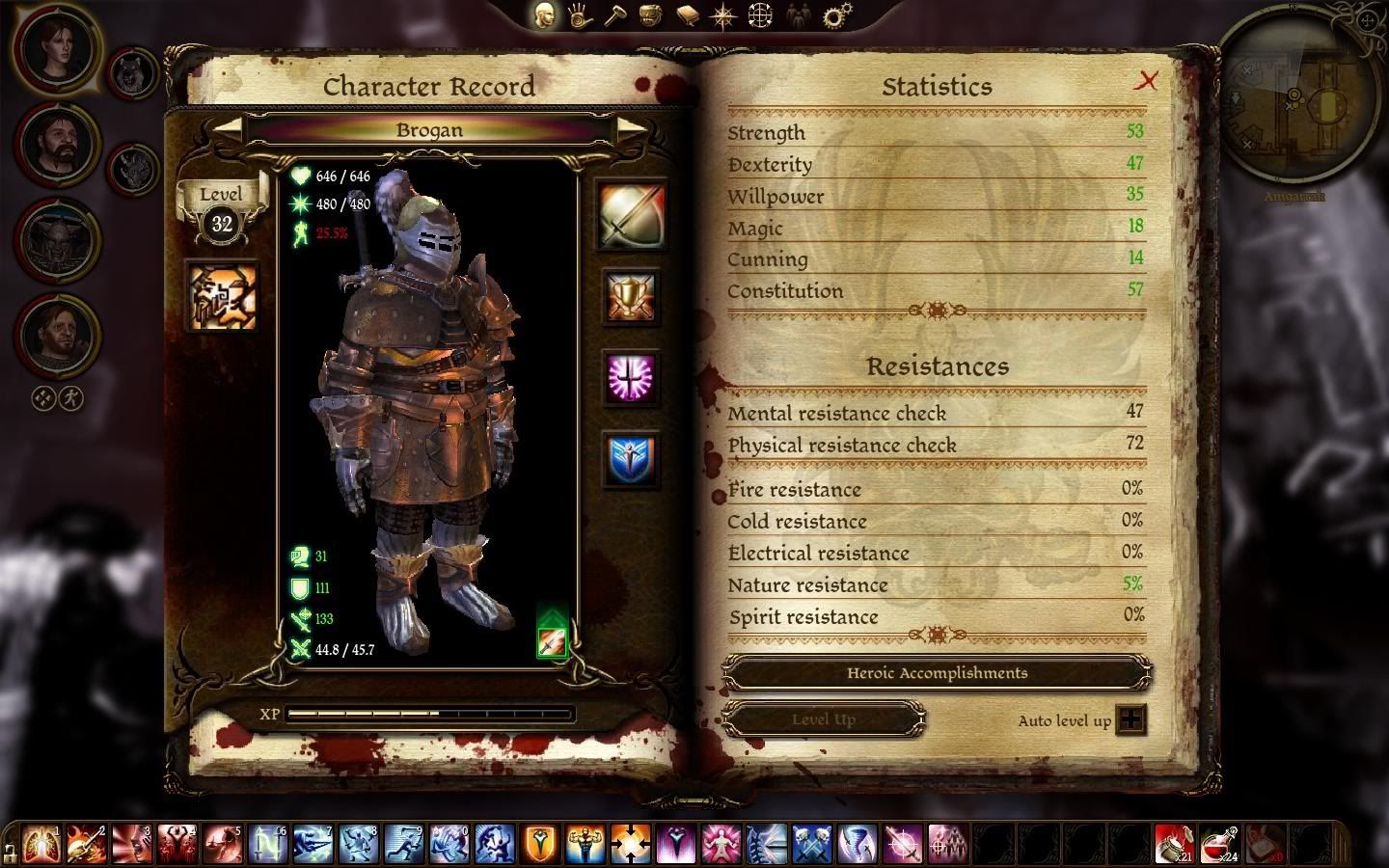This screenshot has height=868, width=1389.
Task: Show the previous character with the left arrow
Action: pyautogui.click(x=228, y=128)
